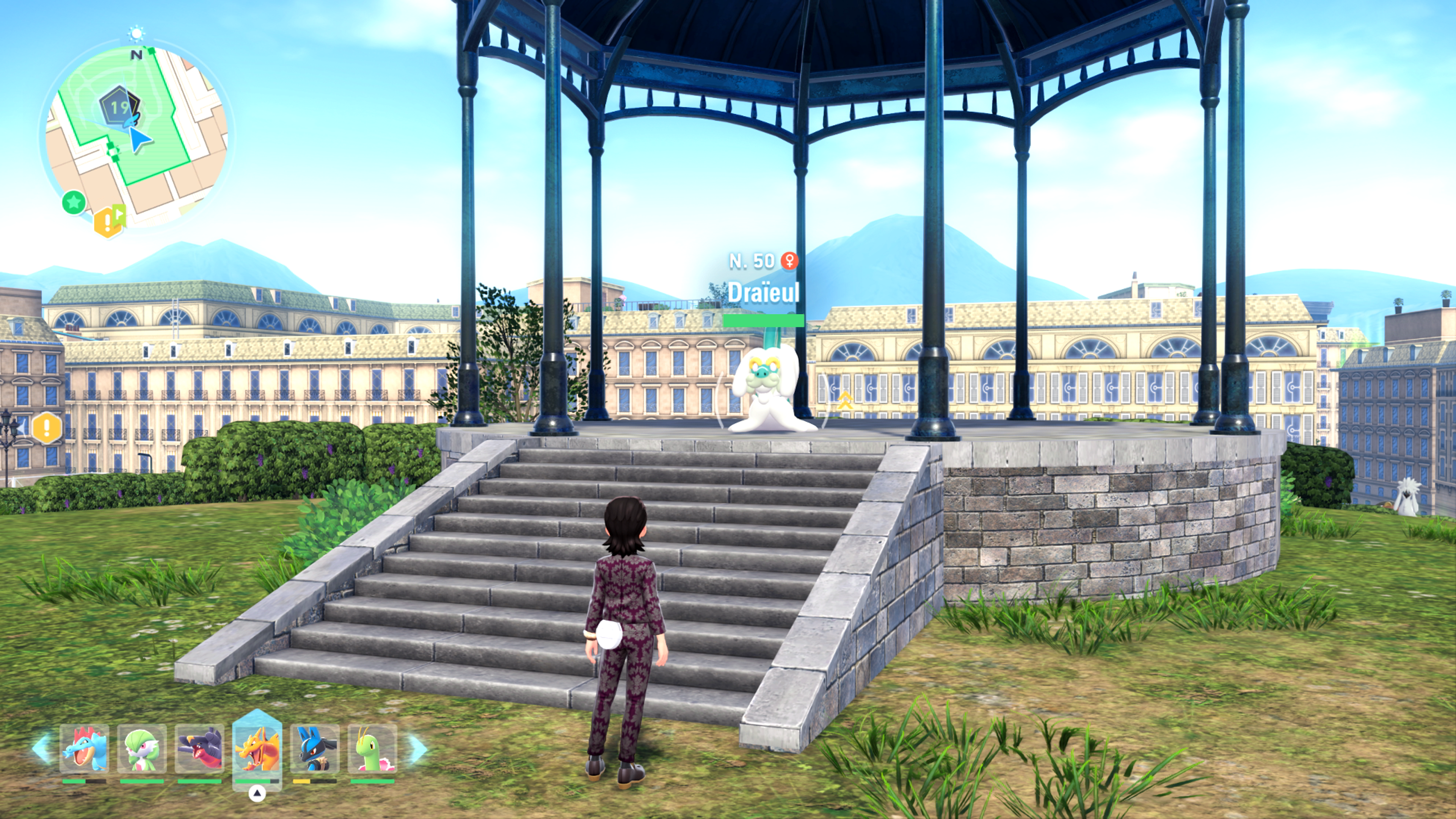The height and width of the screenshot is (819, 1456).
Task: Click the yellow exclamation hexagon on minimap edge
Action: (x=106, y=222)
